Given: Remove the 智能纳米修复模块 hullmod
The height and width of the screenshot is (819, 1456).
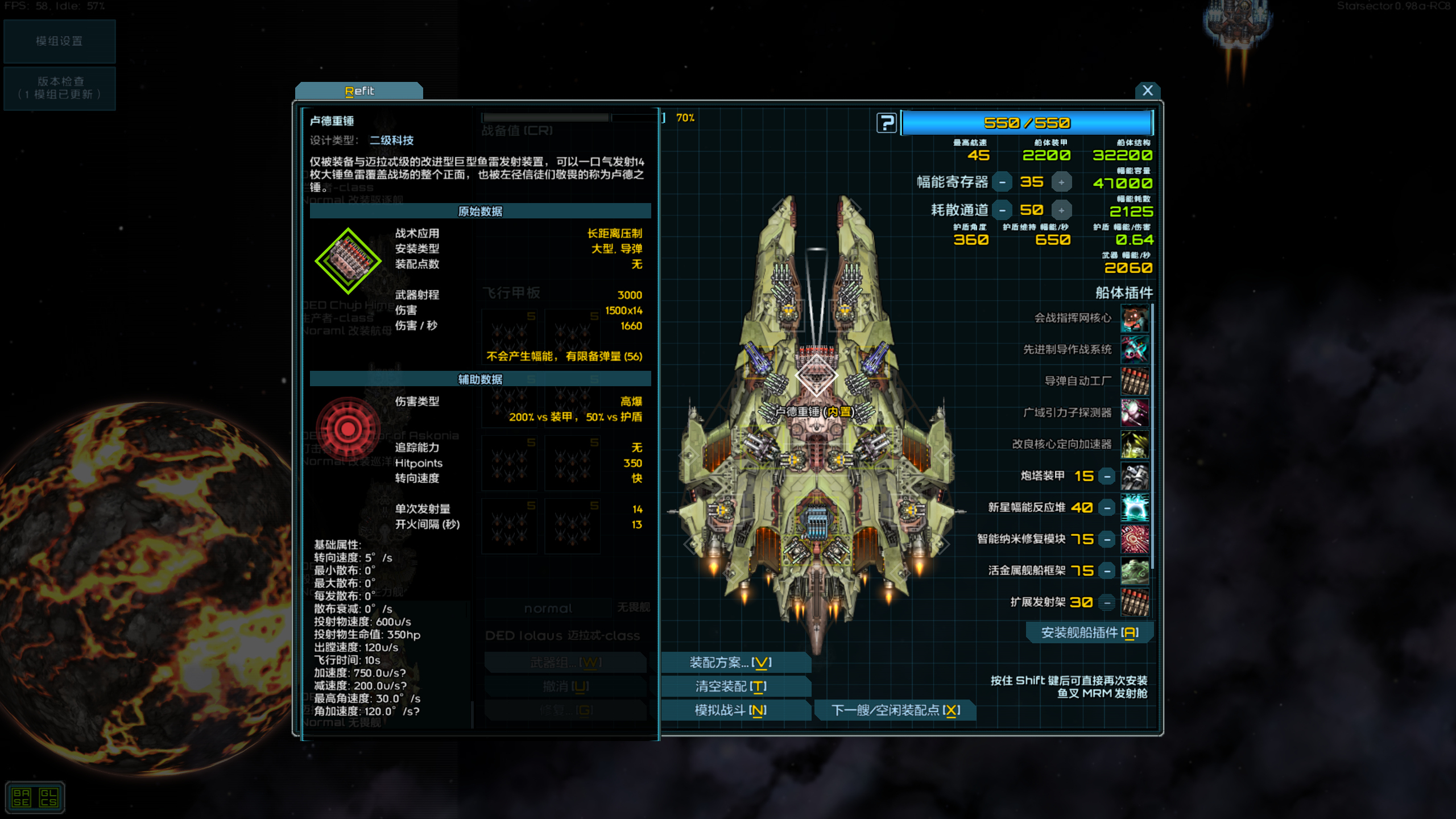Looking at the screenshot, I should pos(1108,539).
